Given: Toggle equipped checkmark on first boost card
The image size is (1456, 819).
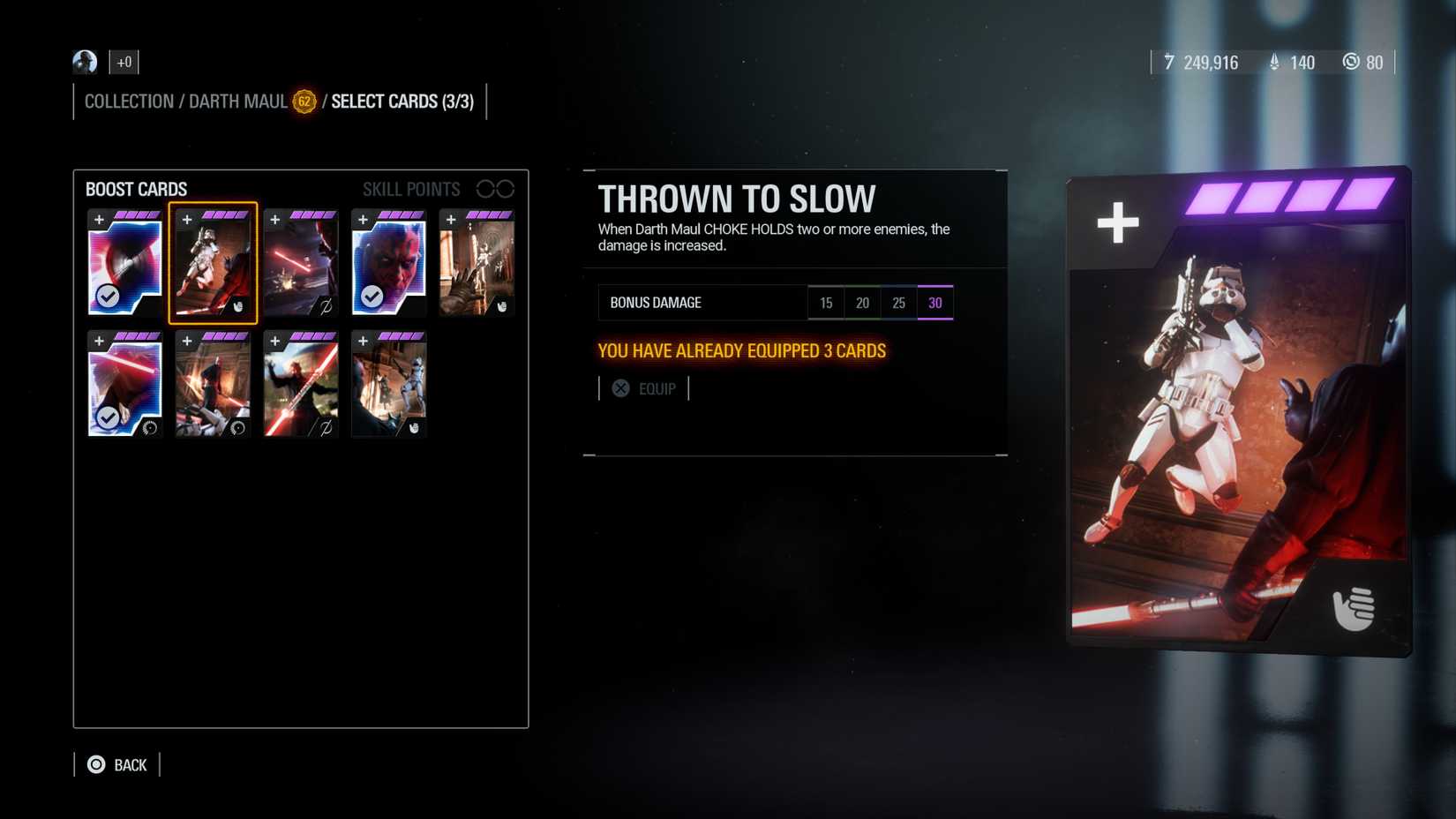Looking at the screenshot, I should tap(106, 297).
